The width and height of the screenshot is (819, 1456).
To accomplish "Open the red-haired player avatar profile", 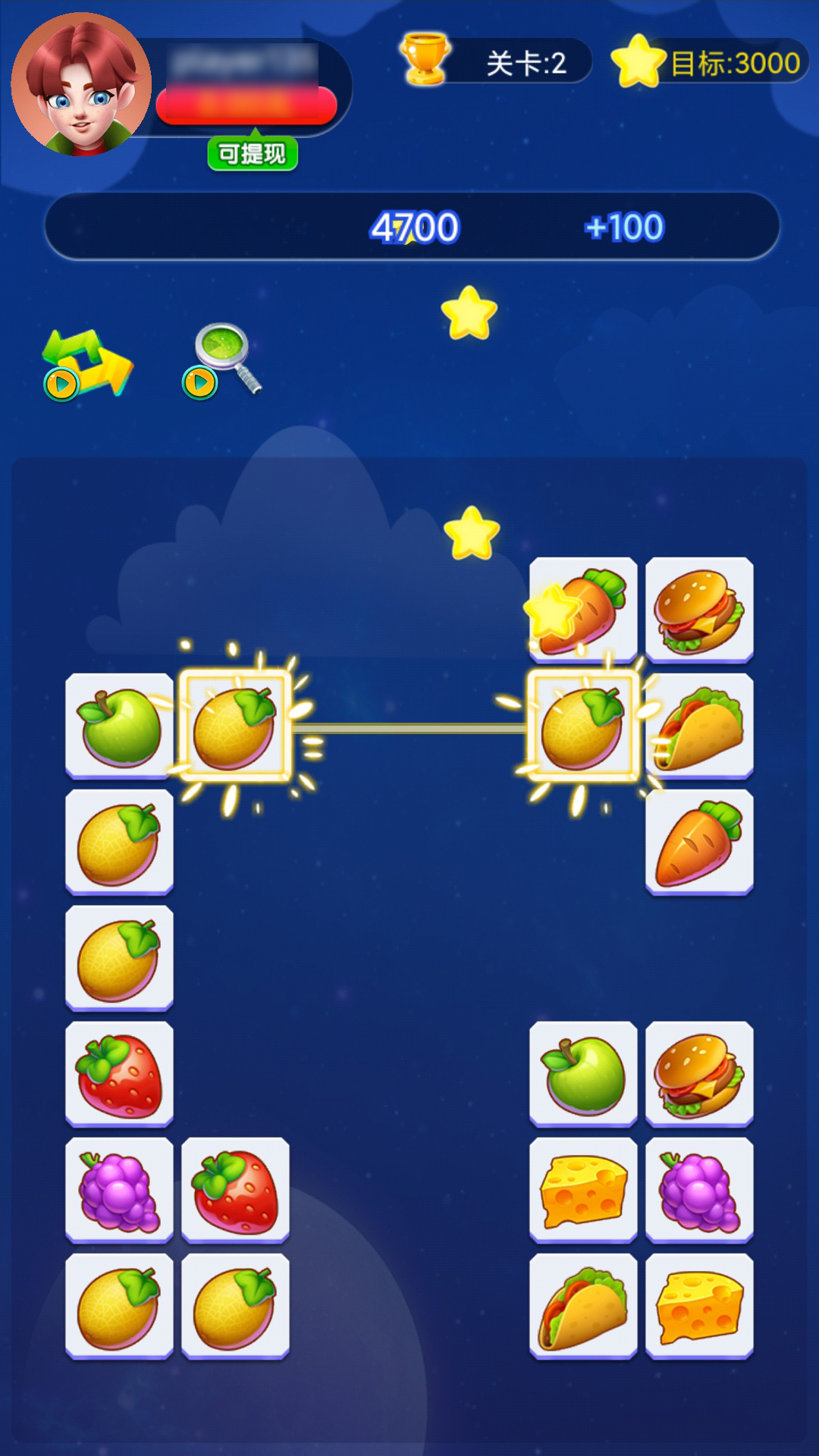I will point(81,85).
